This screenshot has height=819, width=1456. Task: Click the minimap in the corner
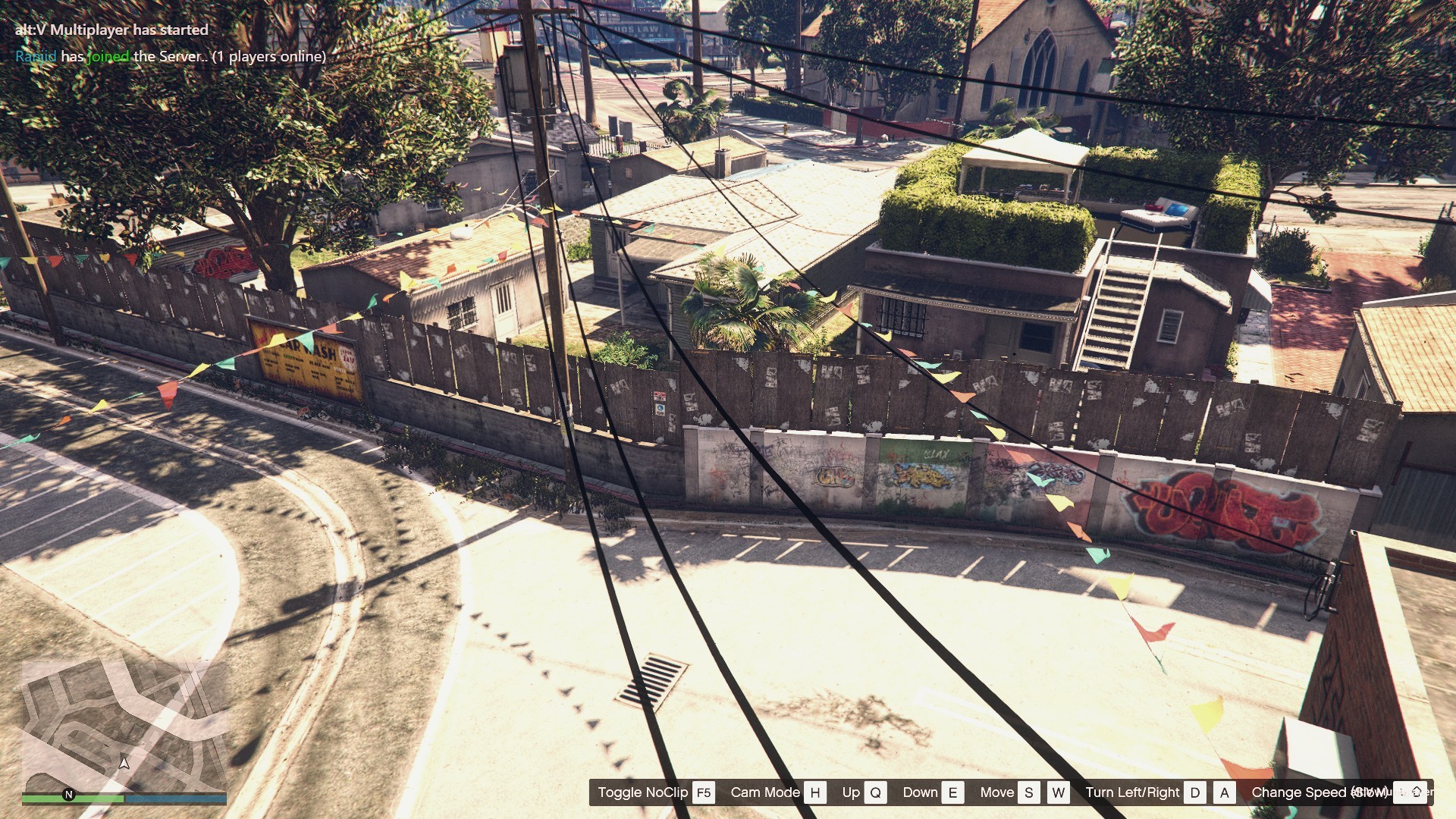point(124,724)
